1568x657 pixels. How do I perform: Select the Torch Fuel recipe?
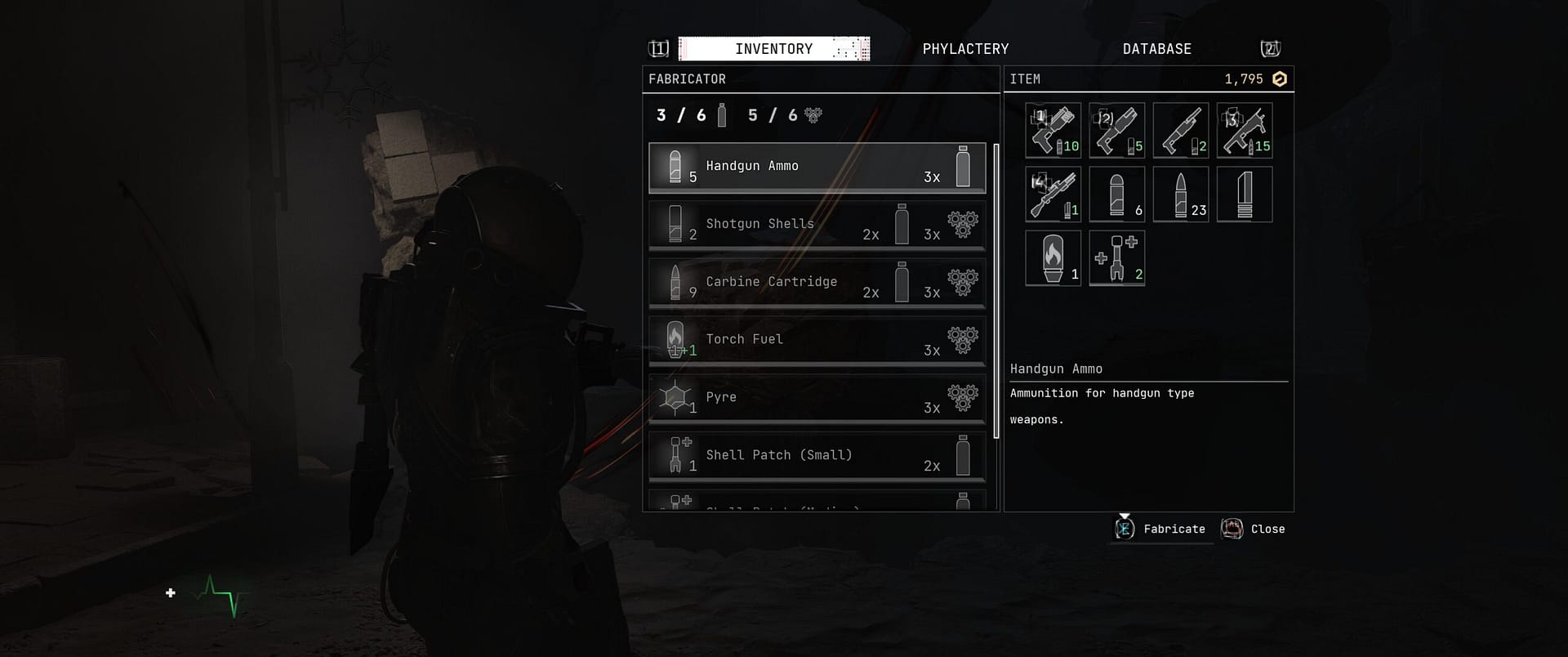[817, 341]
